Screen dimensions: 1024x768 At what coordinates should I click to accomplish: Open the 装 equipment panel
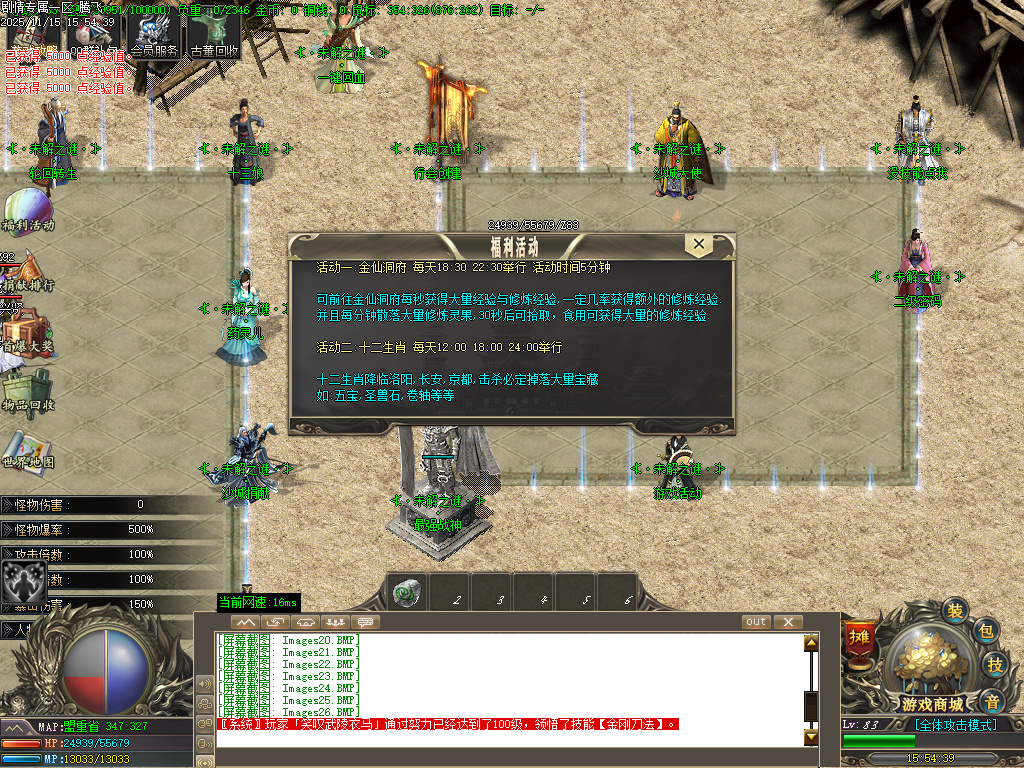click(x=956, y=611)
